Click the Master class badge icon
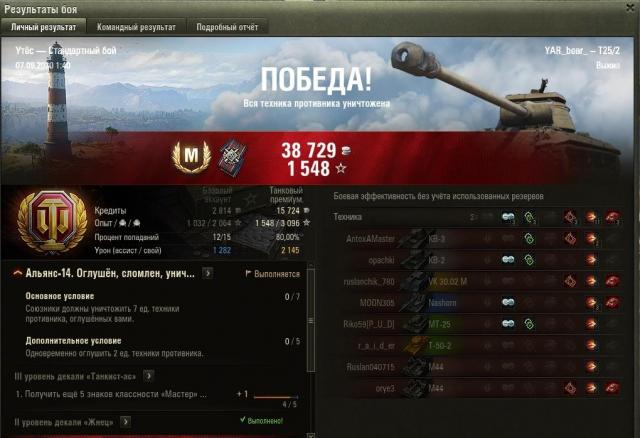Viewport: 640px width, 438px height. (190, 156)
